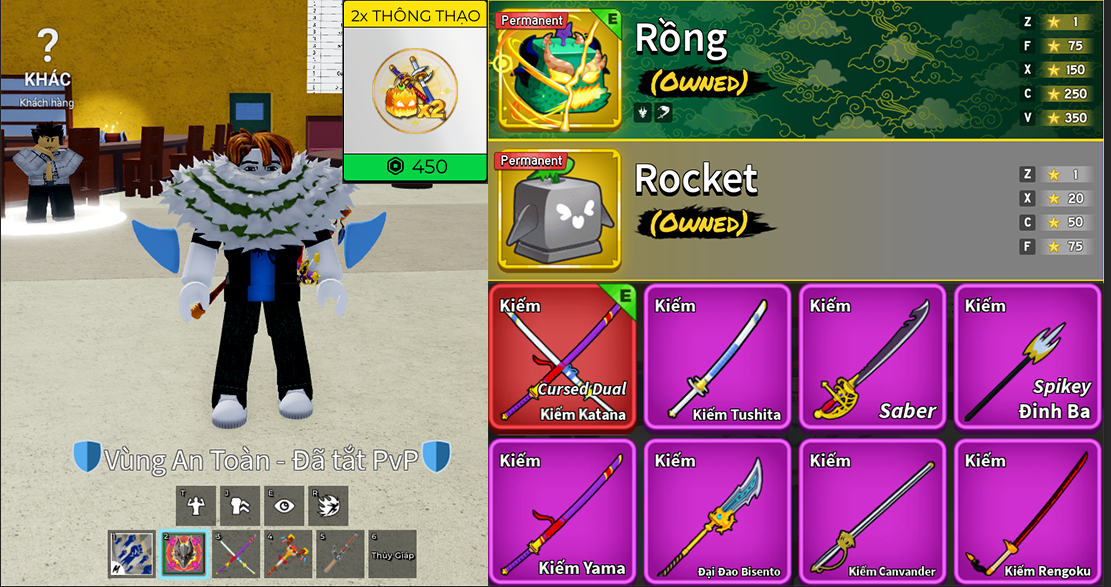This screenshot has width=1111, height=587.
Task: Select the Thủy Giáp hotbar slot
Action: pos(392,554)
